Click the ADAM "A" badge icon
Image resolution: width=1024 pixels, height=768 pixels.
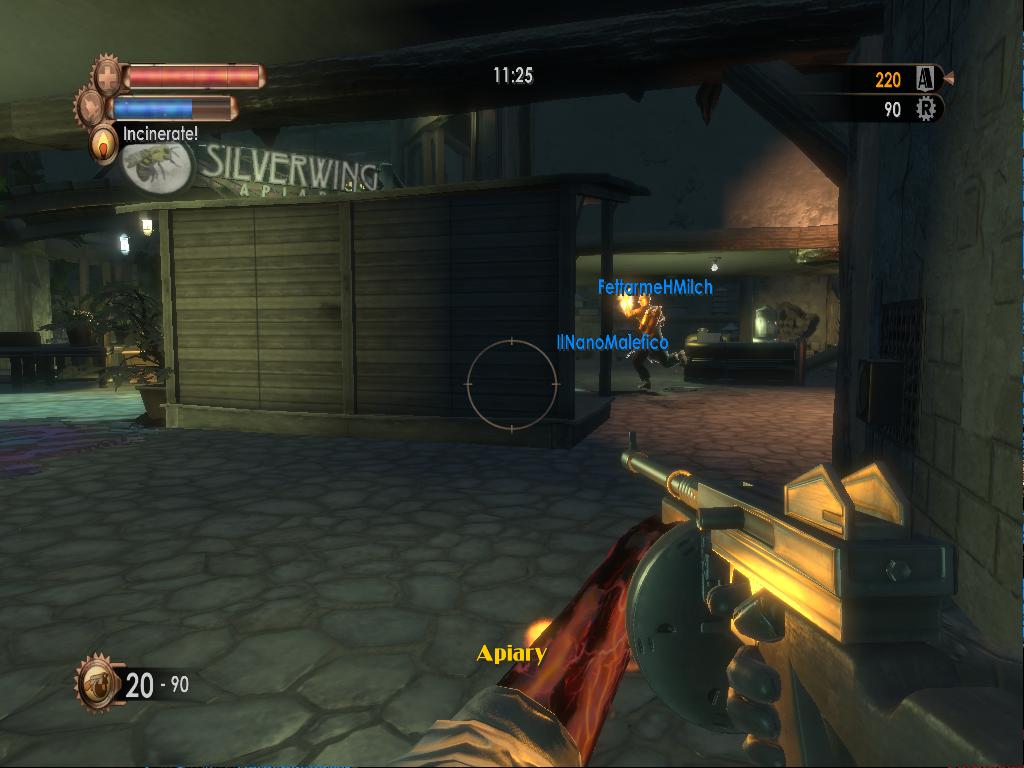click(925, 78)
